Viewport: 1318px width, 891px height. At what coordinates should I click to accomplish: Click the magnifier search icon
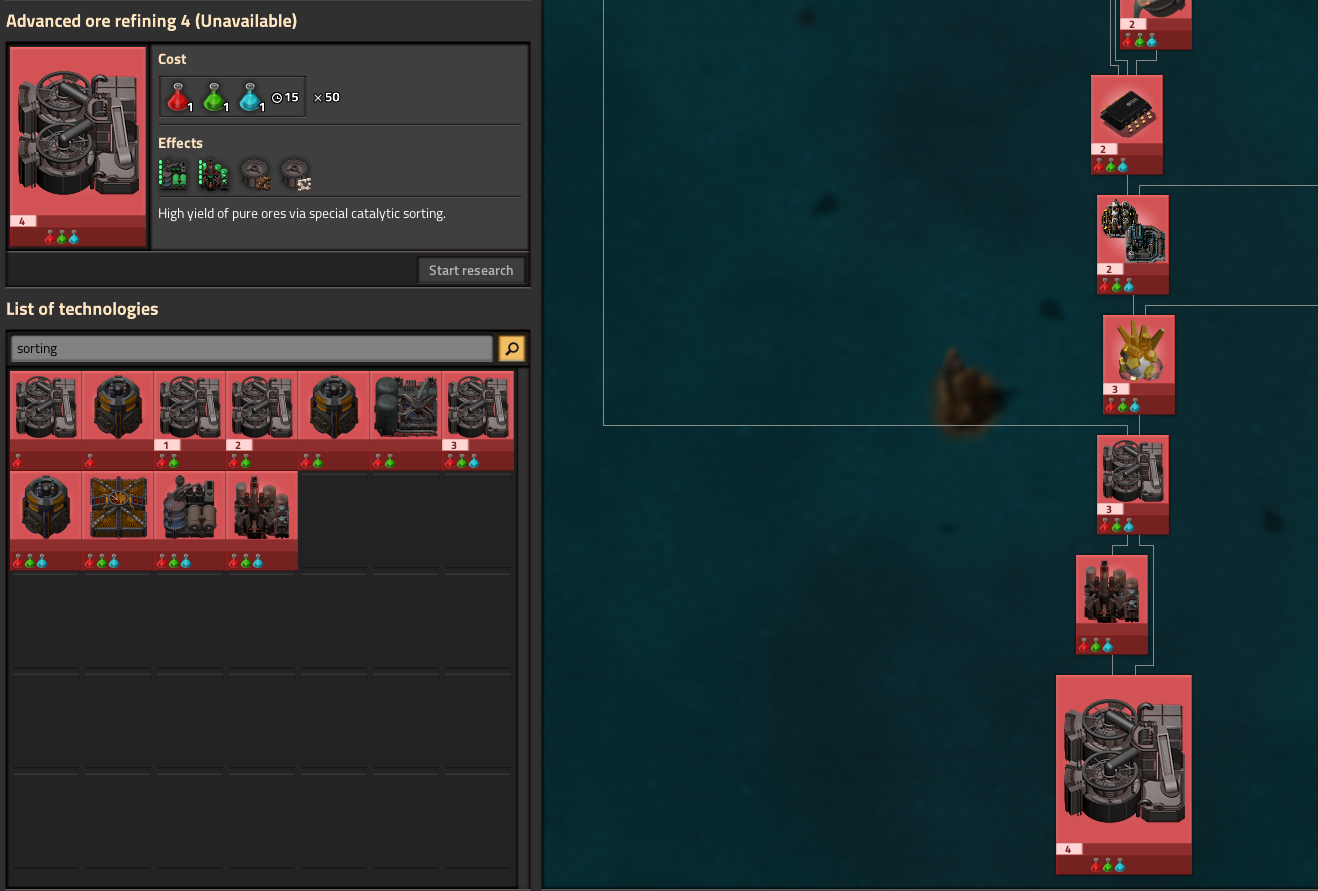[x=511, y=348]
